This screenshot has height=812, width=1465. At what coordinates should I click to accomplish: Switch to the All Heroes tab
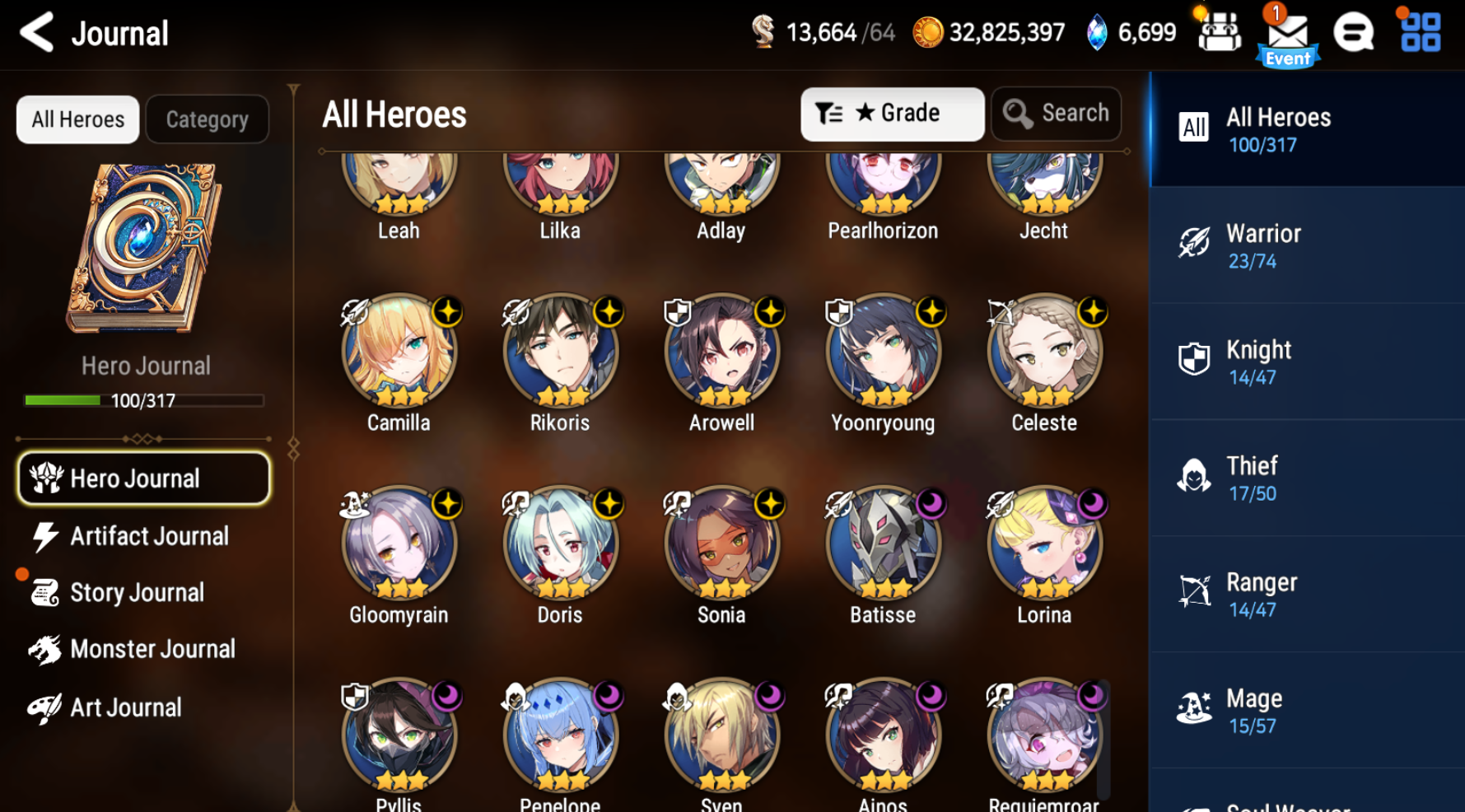[77, 119]
